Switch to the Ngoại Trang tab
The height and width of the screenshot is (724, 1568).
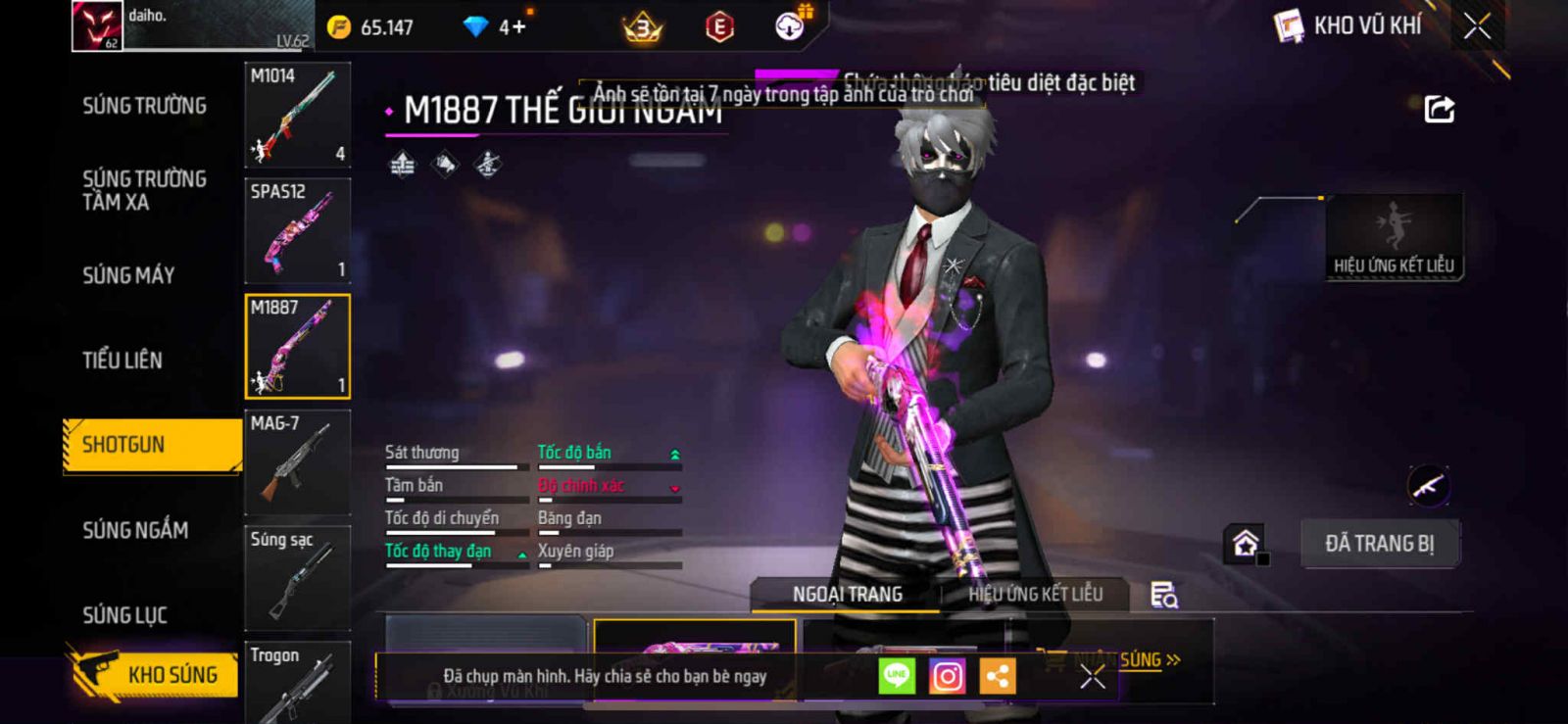(x=847, y=595)
